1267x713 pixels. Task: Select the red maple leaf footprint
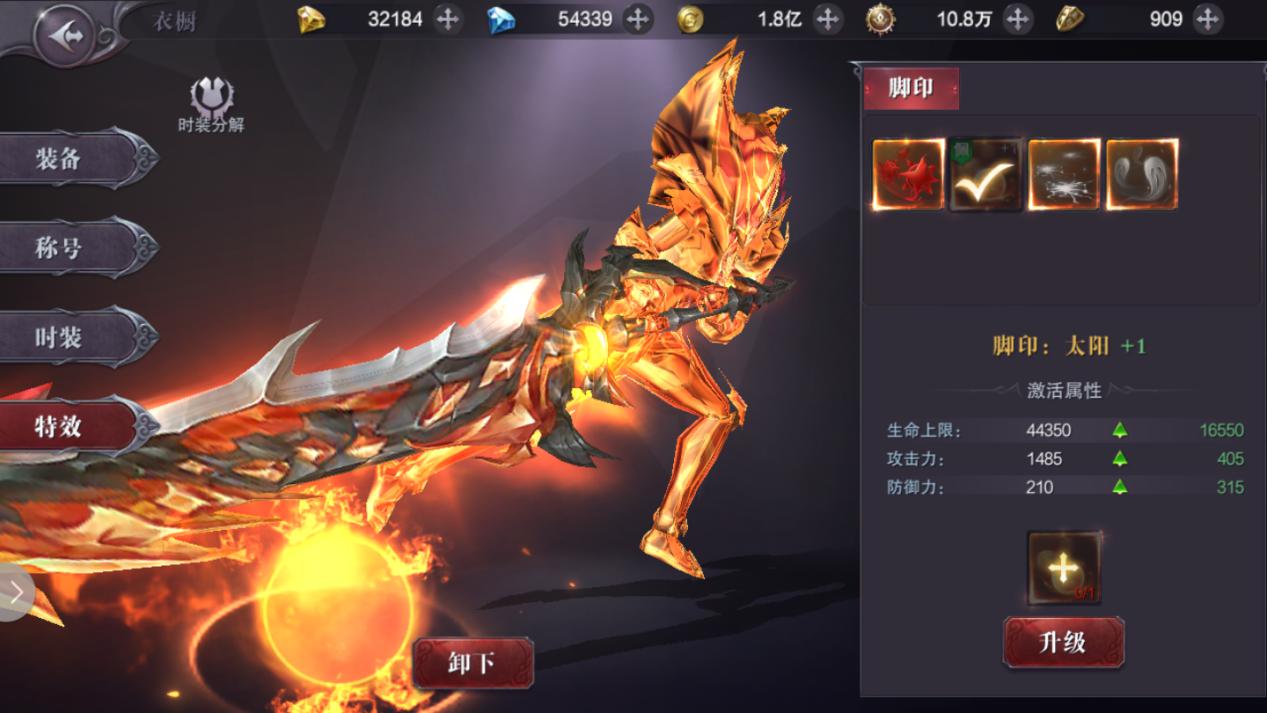click(908, 175)
